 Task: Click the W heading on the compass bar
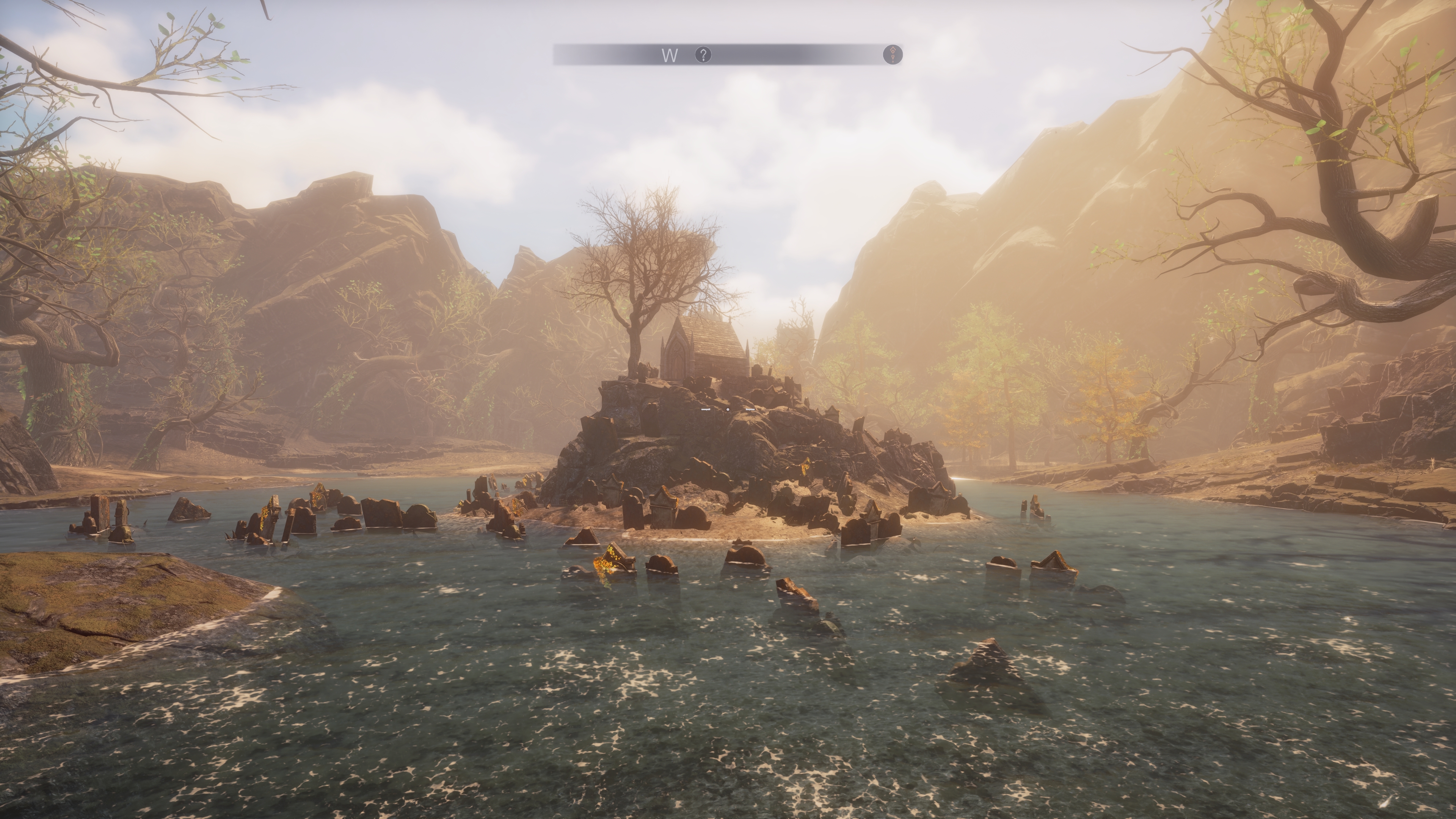tap(670, 55)
